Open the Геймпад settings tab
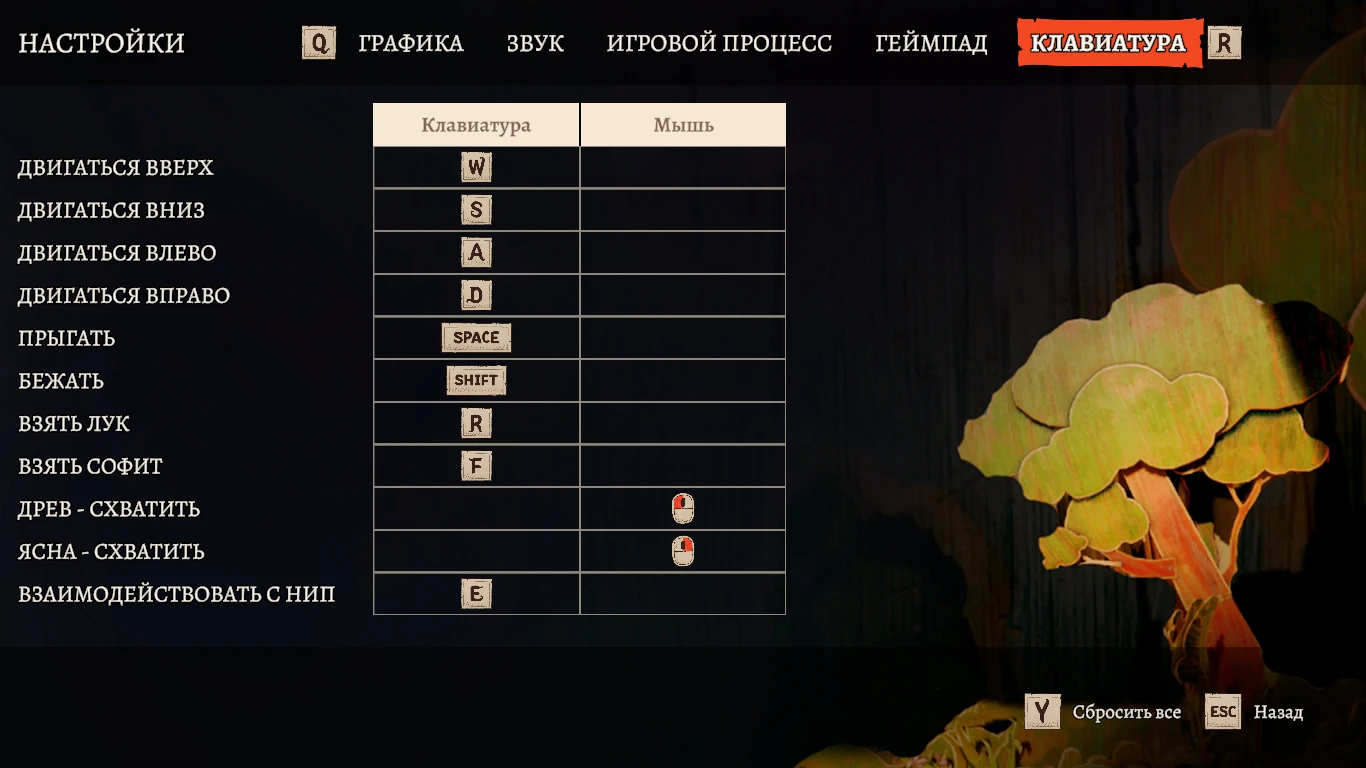 (x=931, y=43)
